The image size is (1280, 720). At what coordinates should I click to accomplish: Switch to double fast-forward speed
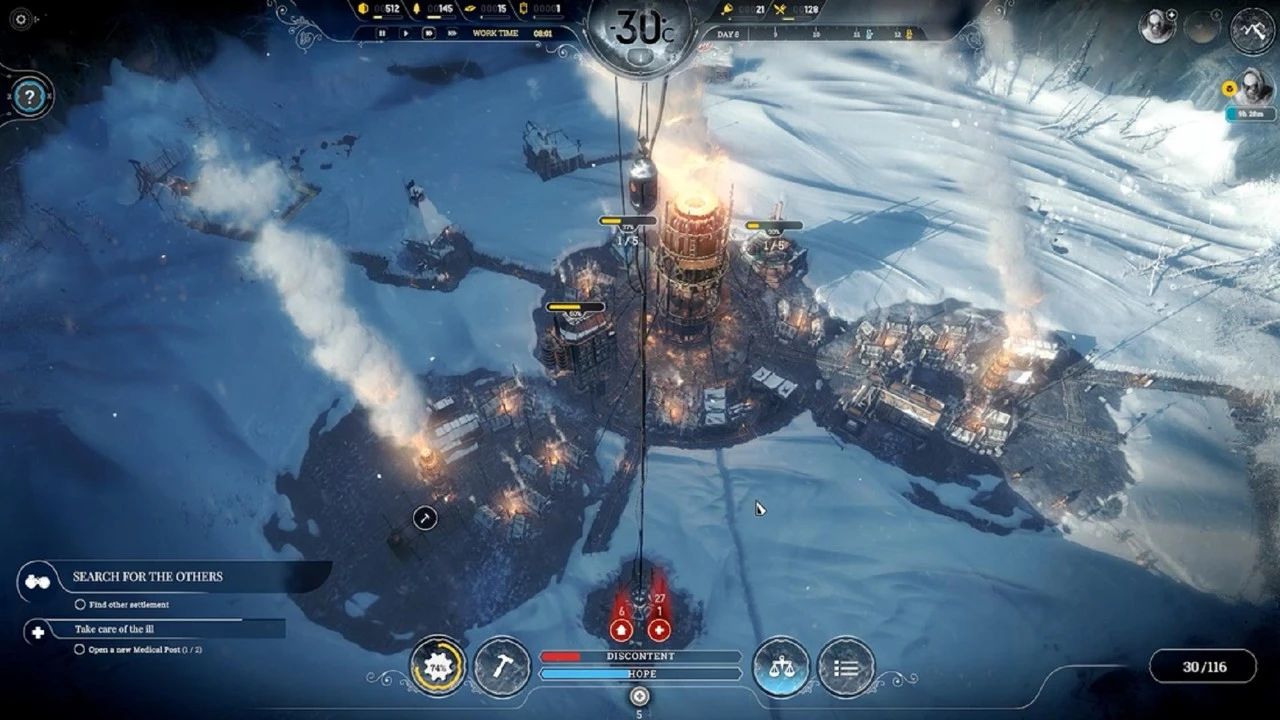tap(429, 33)
